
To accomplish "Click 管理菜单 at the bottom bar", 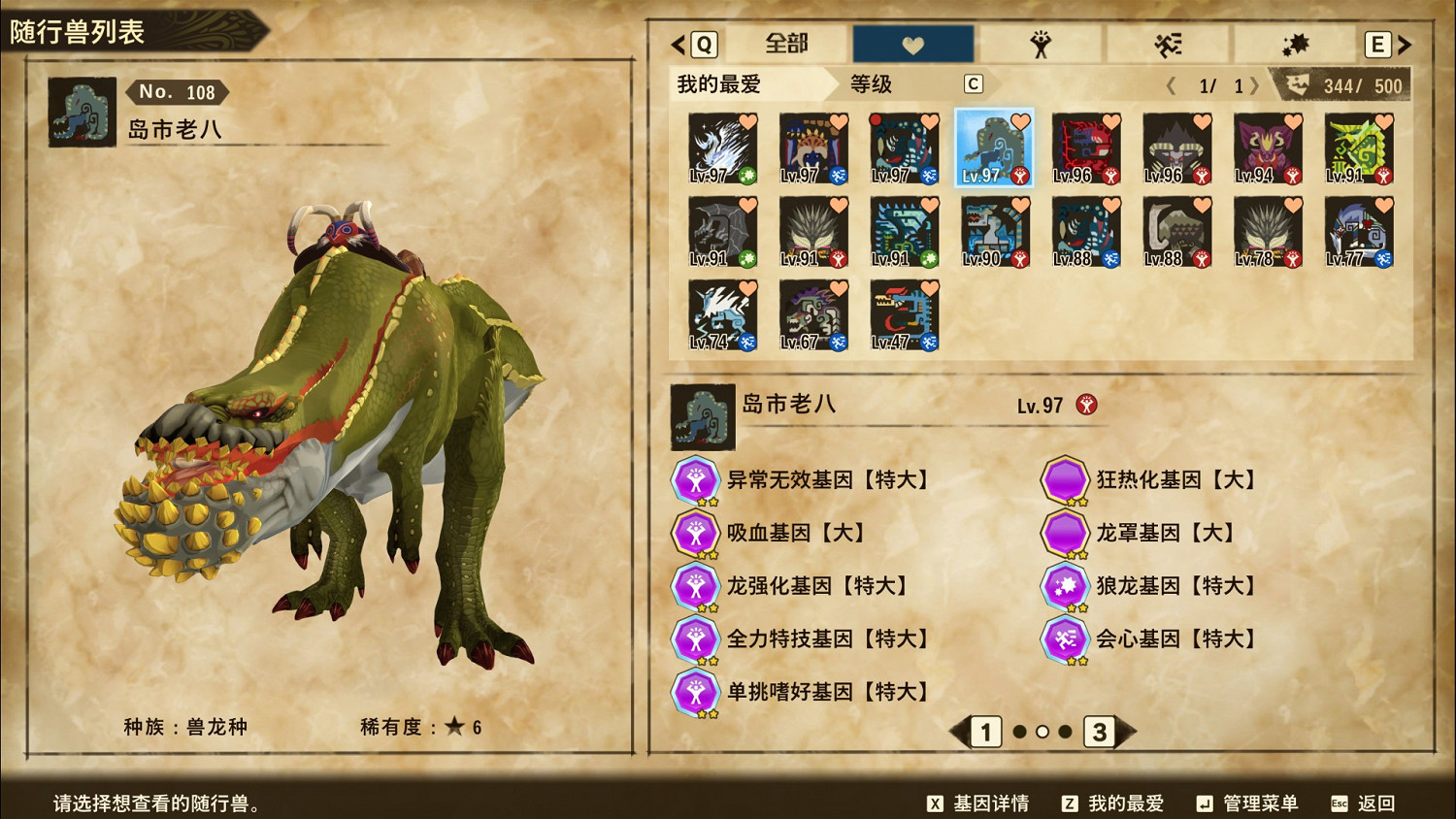I will pyautogui.click(x=1262, y=803).
